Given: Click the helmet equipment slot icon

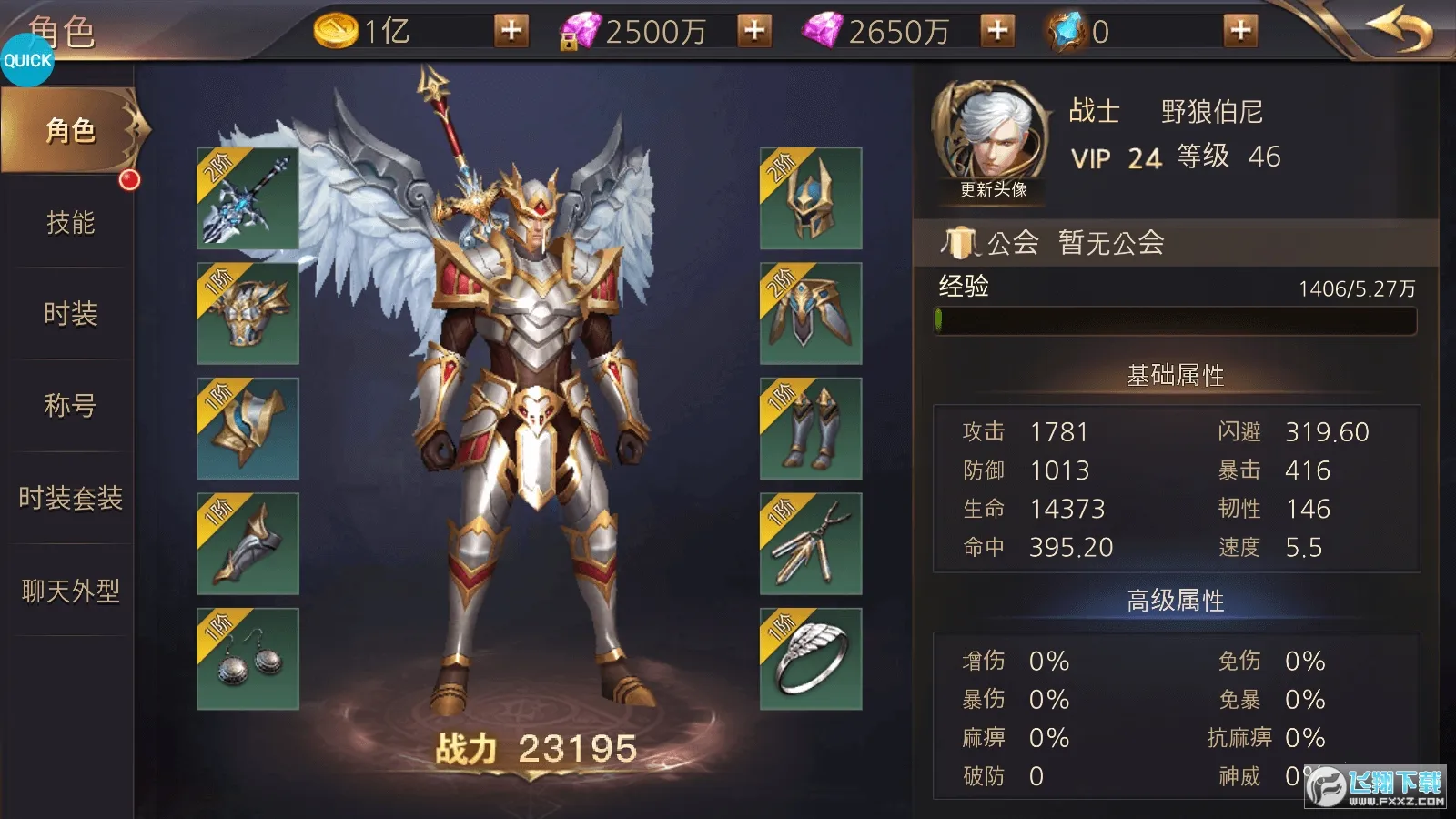Looking at the screenshot, I should tap(810, 202).
